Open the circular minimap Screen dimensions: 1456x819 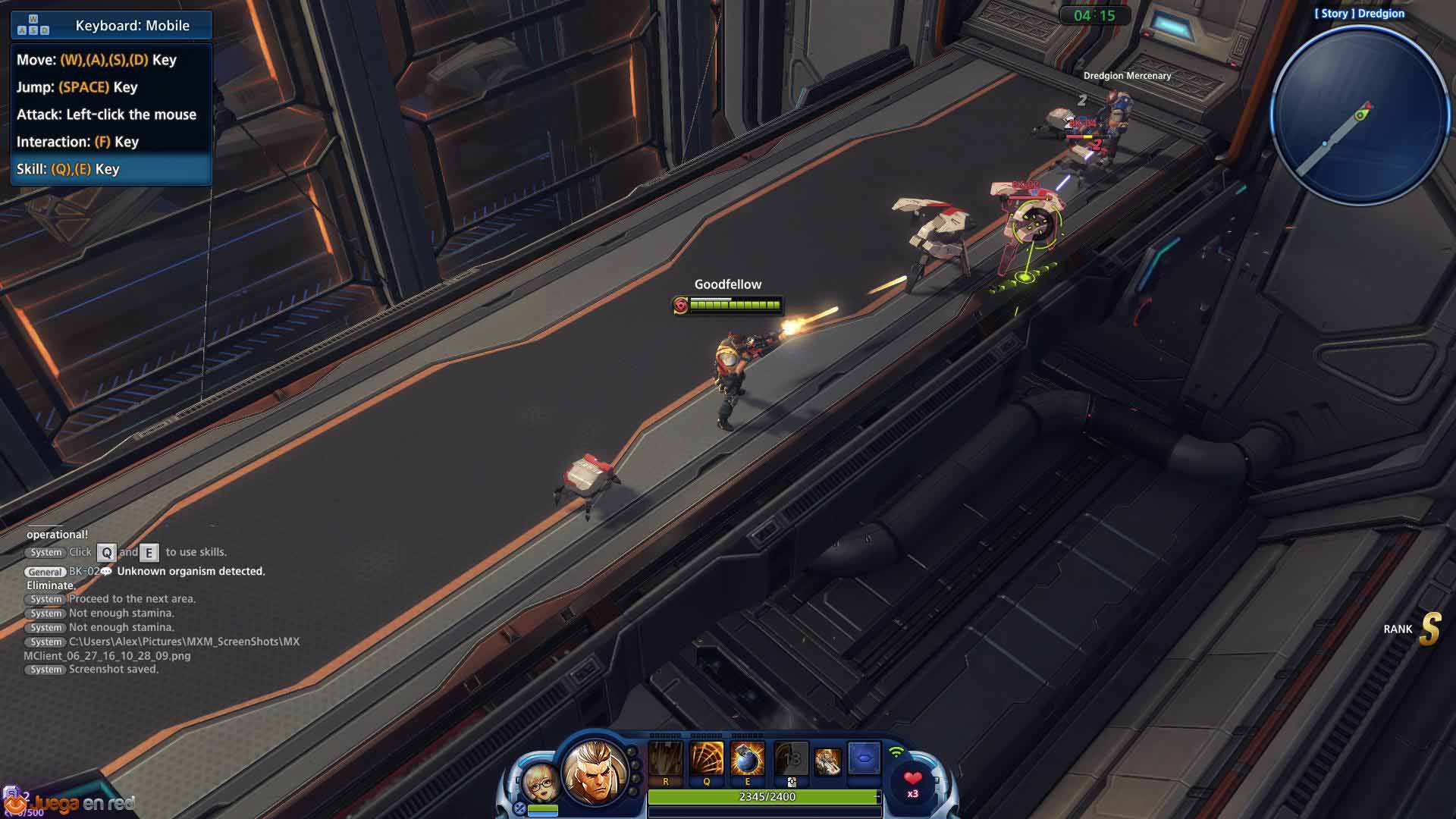[x=1360, y=116]
